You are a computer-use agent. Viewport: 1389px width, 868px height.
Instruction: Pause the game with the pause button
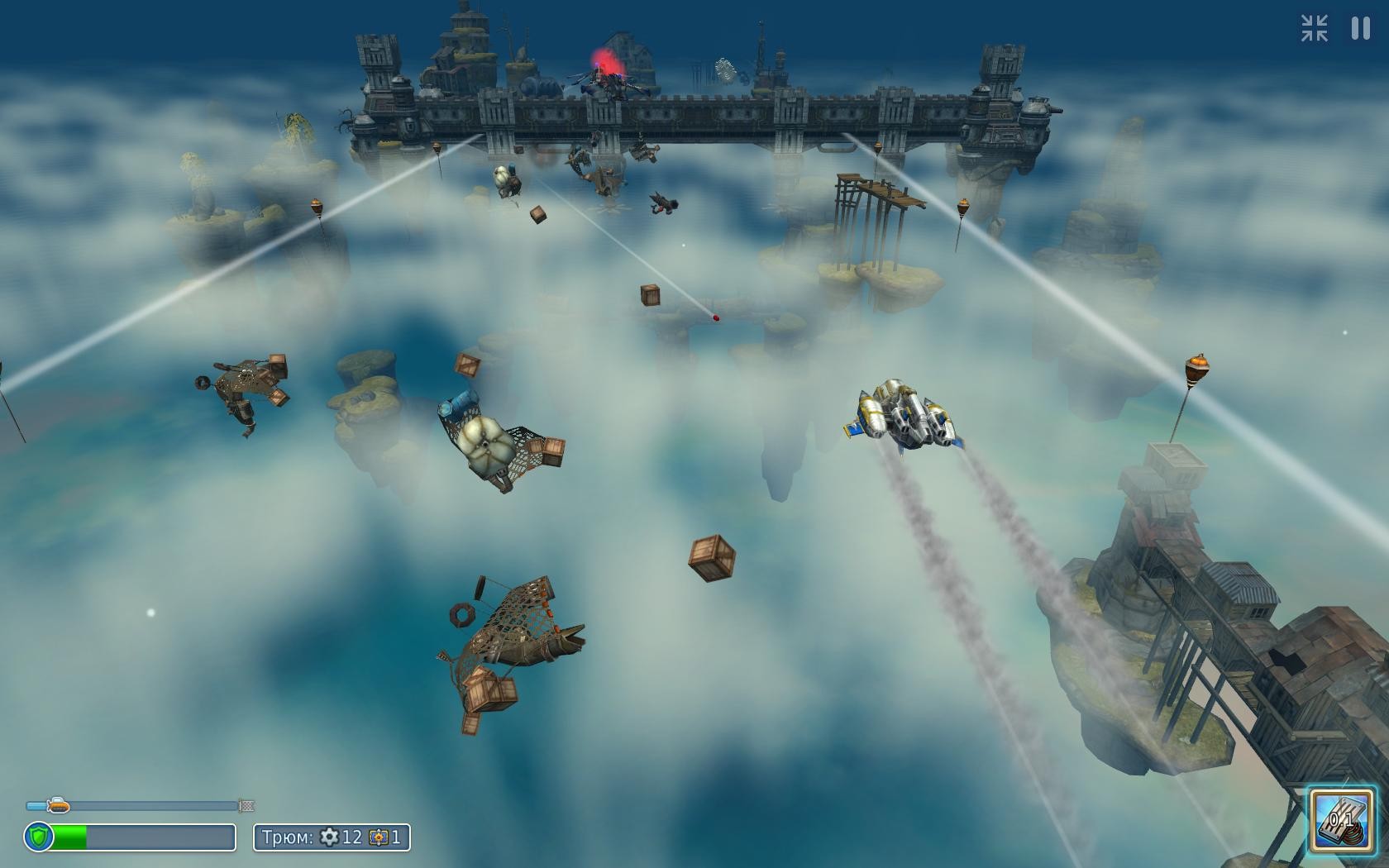(x=1360, y=28)
